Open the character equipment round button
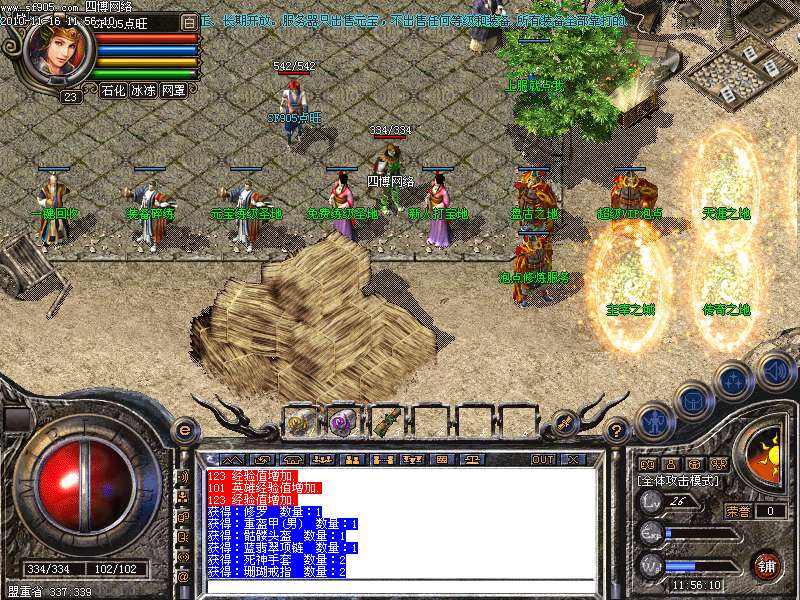Image resolution: width=800 pixels, height=600 pixels. pyautogui.click(x=653, y=420)
